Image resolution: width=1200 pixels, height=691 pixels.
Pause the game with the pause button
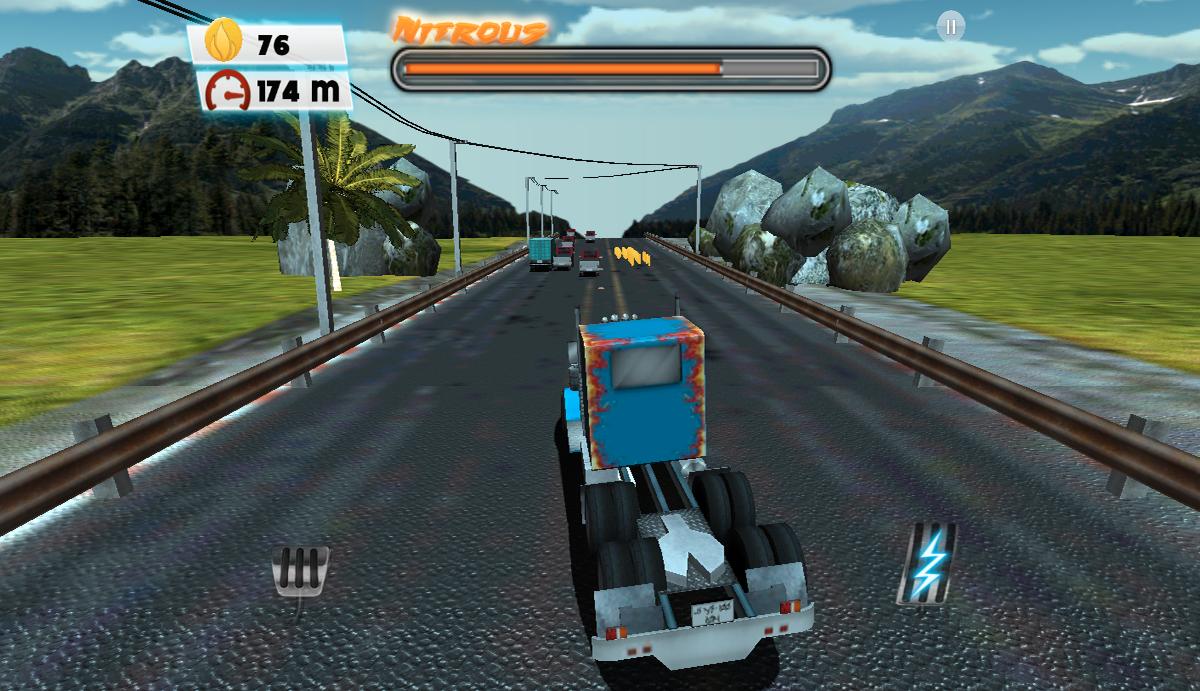coord(950,27)
